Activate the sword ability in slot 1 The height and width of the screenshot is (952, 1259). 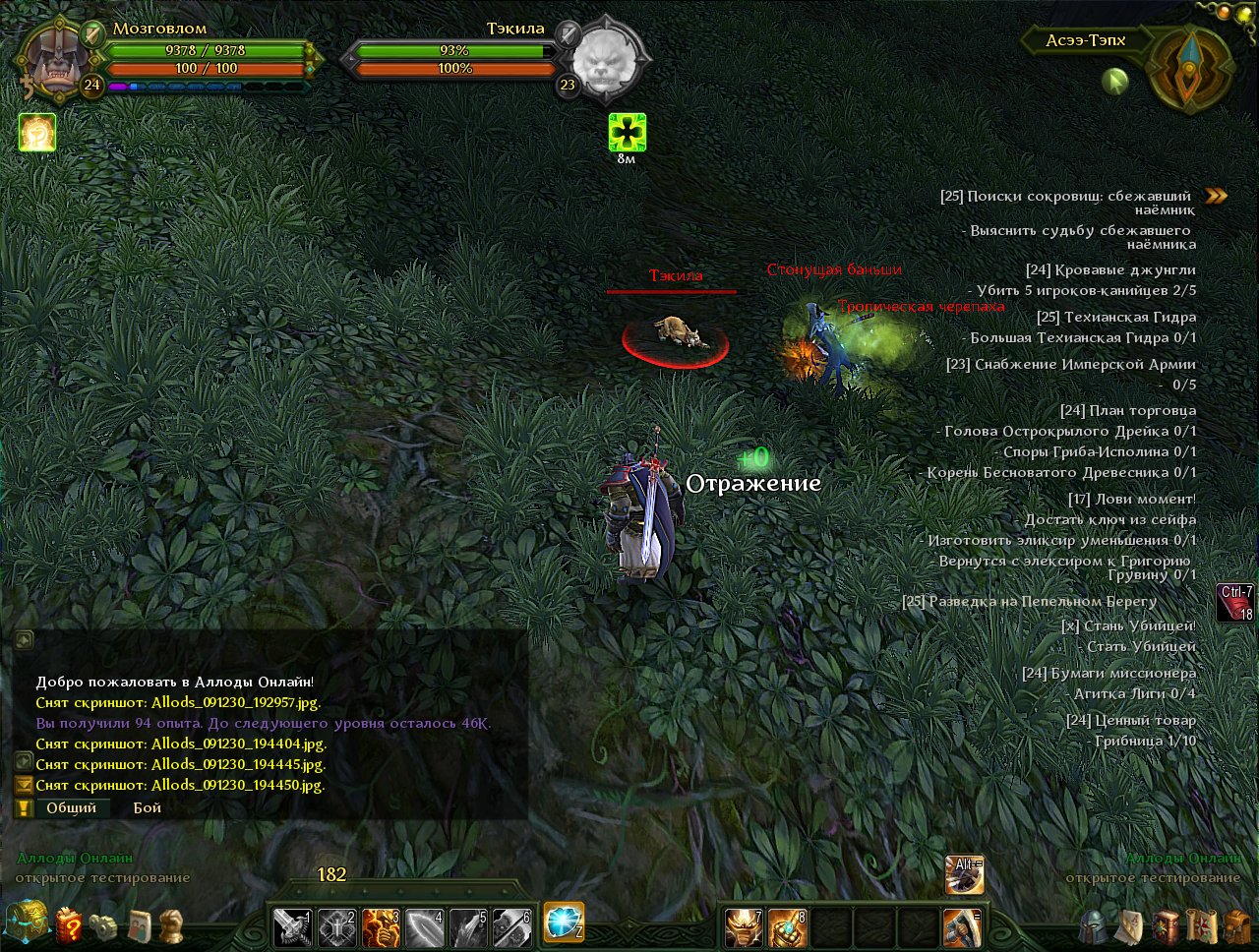[x=292, y=927]
